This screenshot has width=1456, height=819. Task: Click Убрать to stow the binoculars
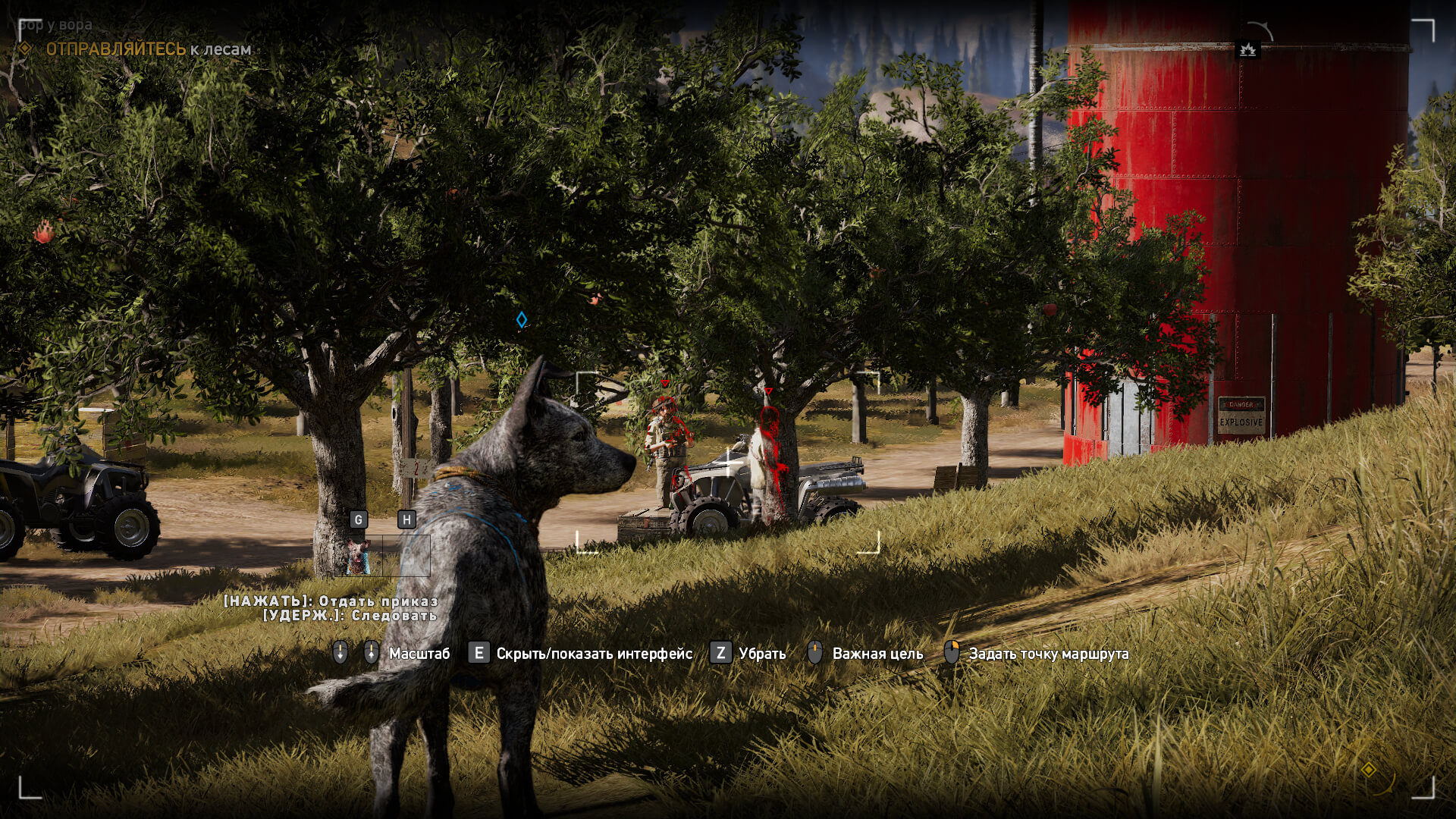[760, 651]
